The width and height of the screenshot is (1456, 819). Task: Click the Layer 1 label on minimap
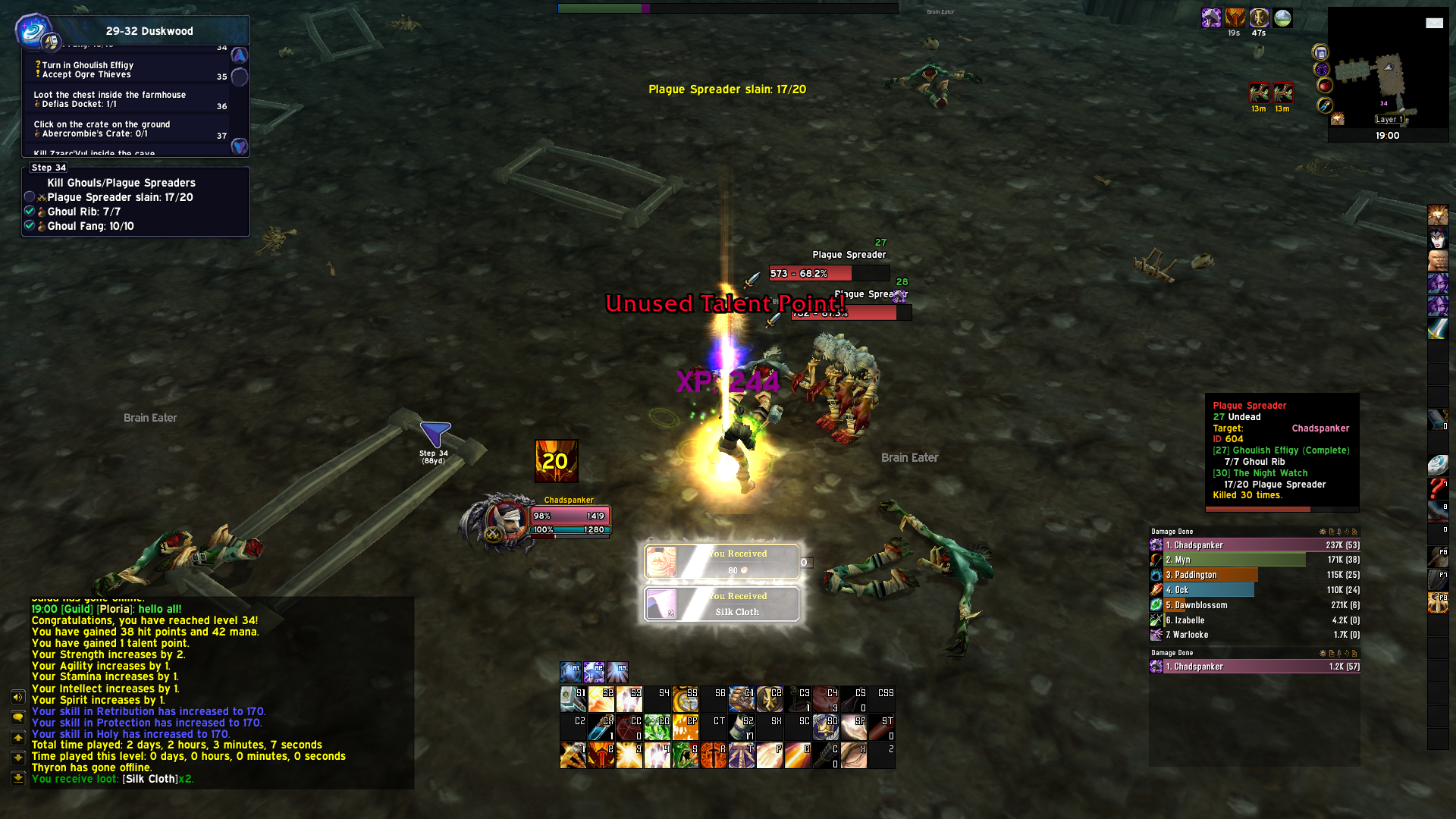click(x=1390, y=119)
